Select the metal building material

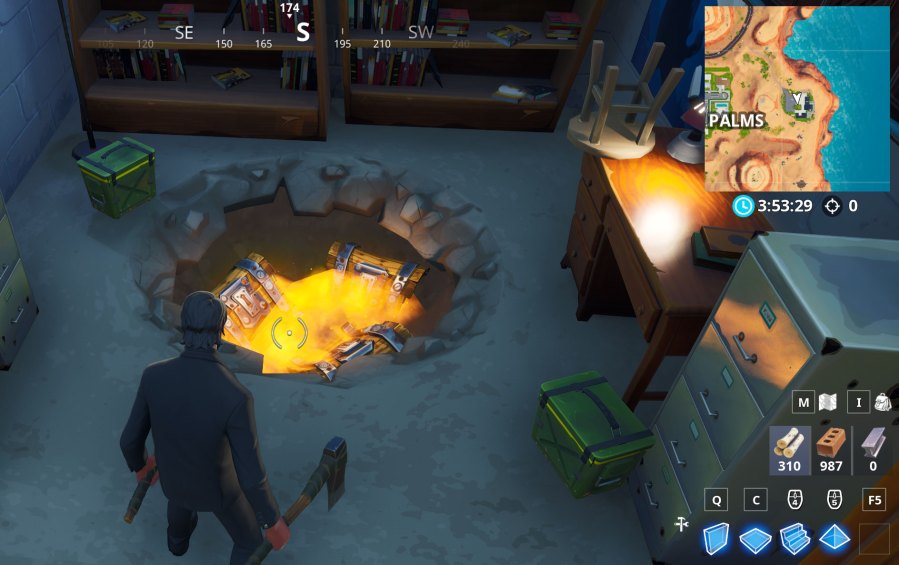coord(872,450)
